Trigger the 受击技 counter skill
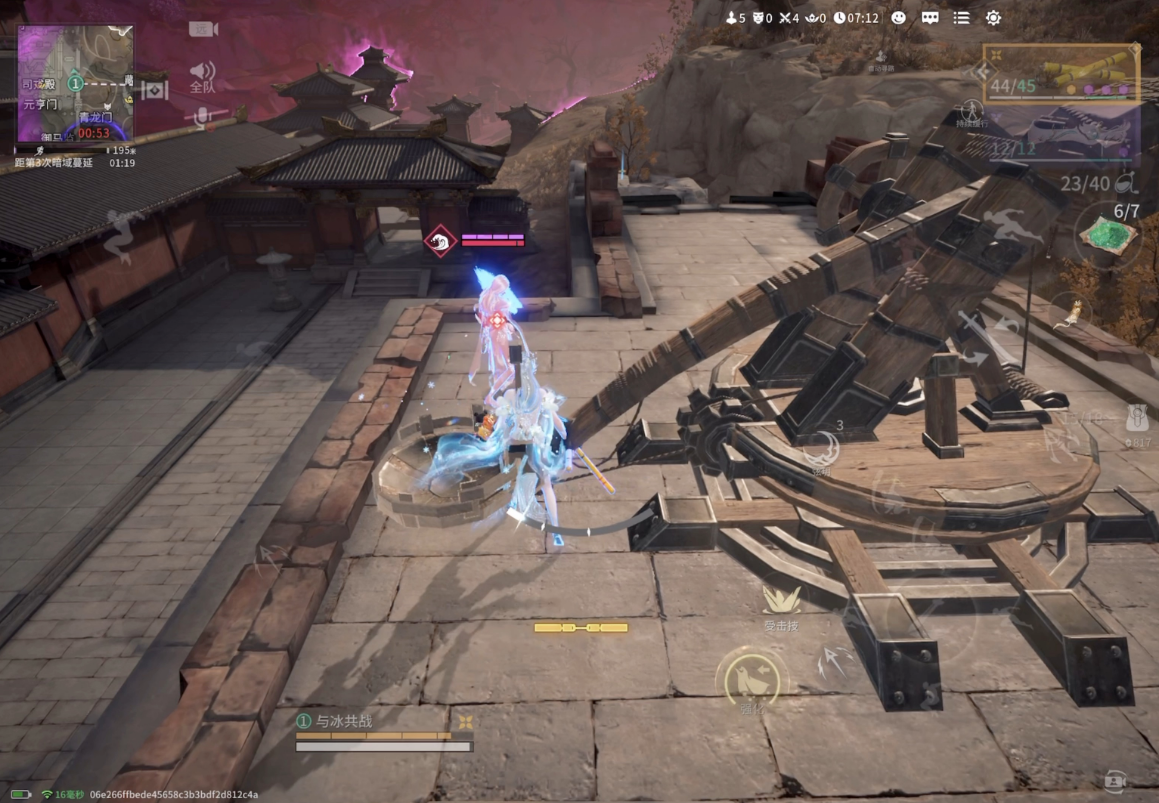 click(x=781, y=605)
